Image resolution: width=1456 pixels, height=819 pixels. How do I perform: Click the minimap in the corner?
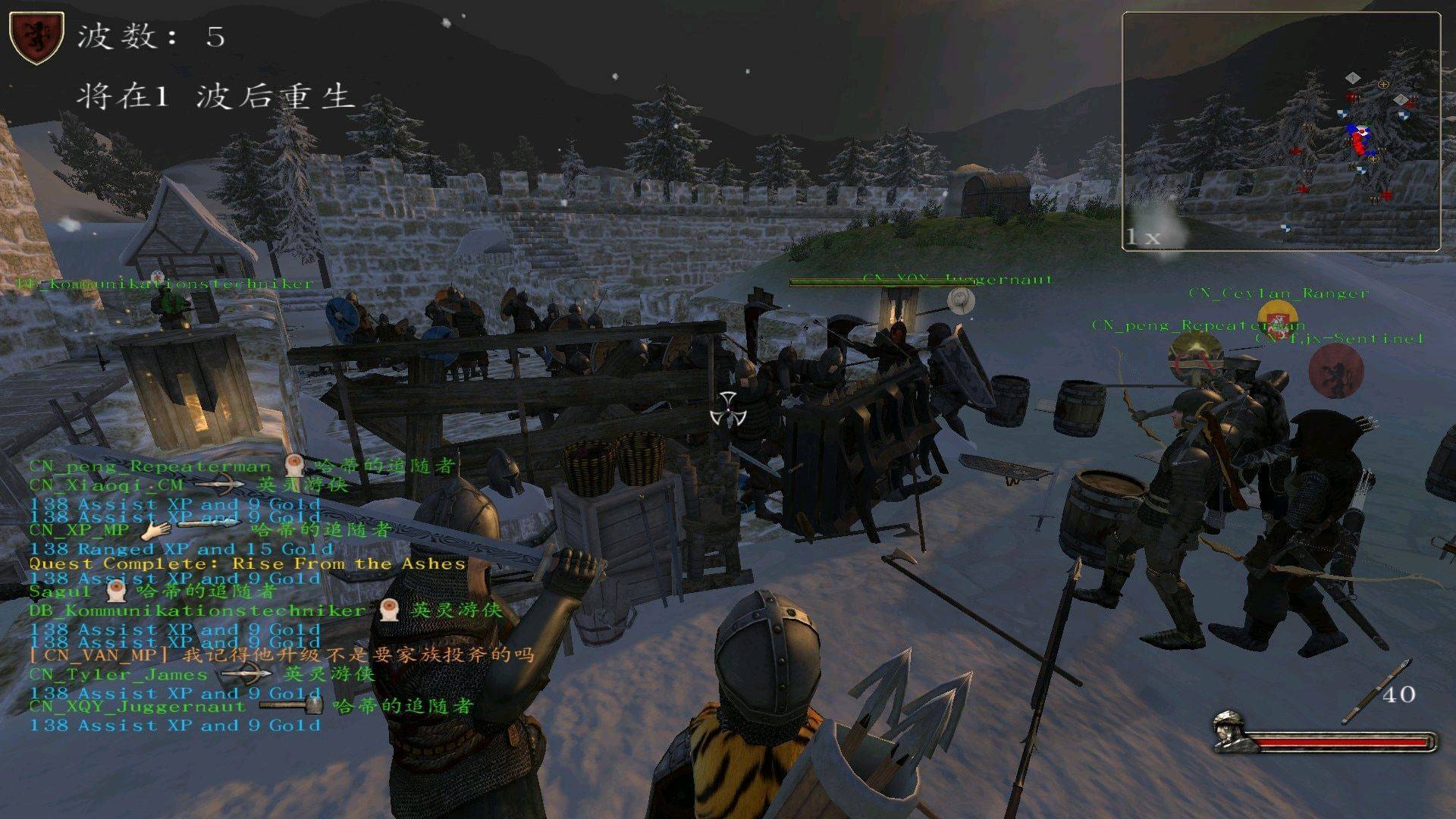point(1281,130)
